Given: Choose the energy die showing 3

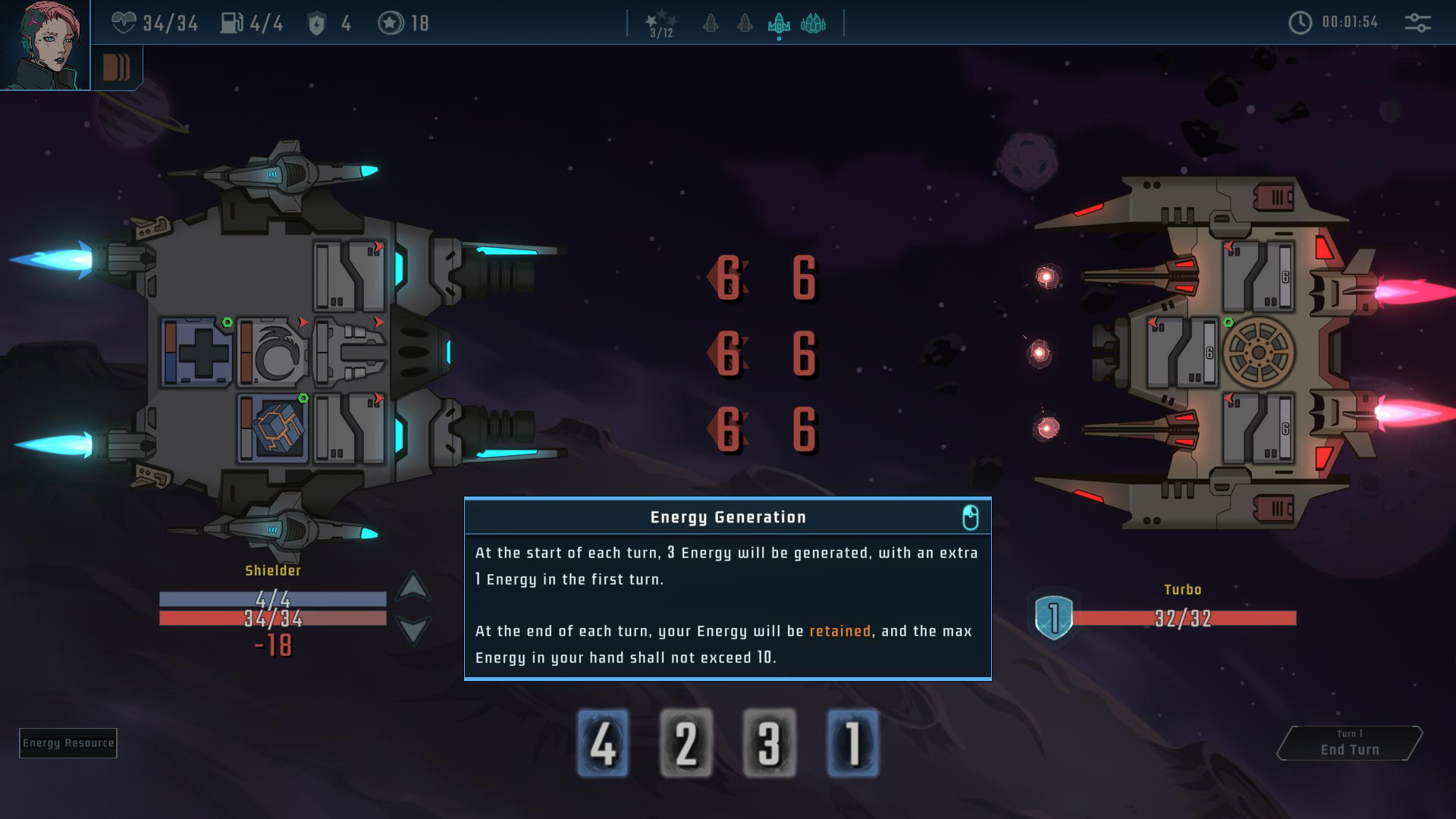Looking at the screenshot, I should pos(769,743).
